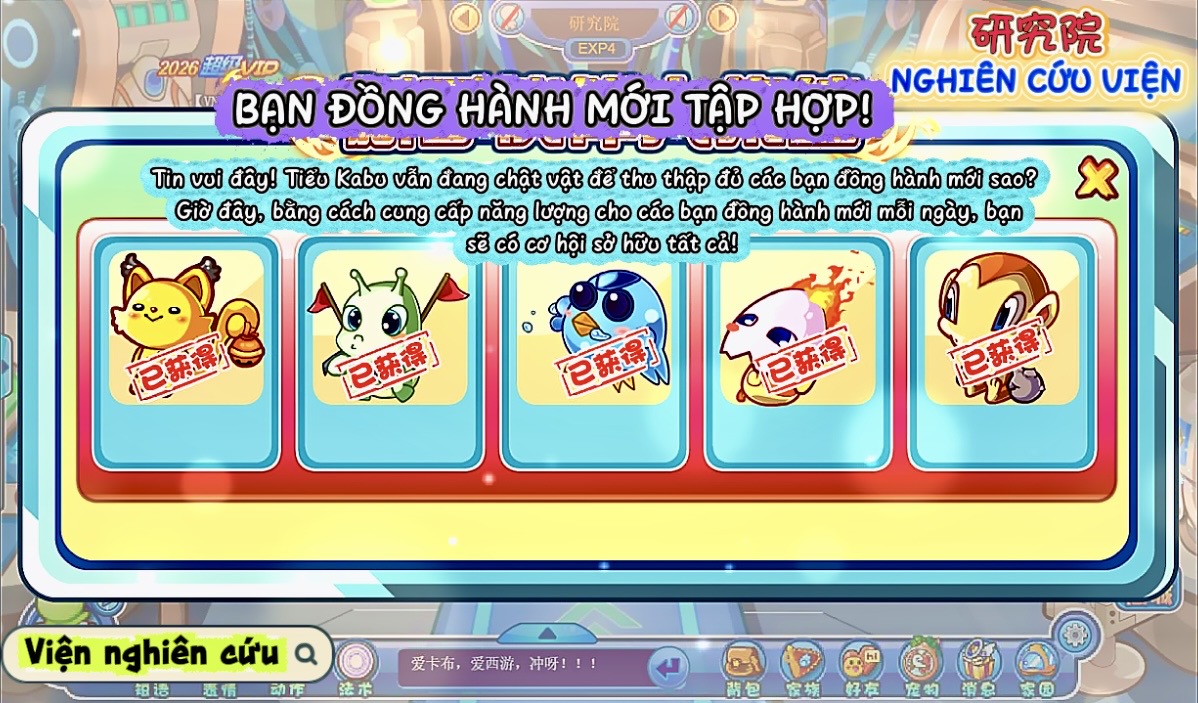Focus the chat input box

520,663
